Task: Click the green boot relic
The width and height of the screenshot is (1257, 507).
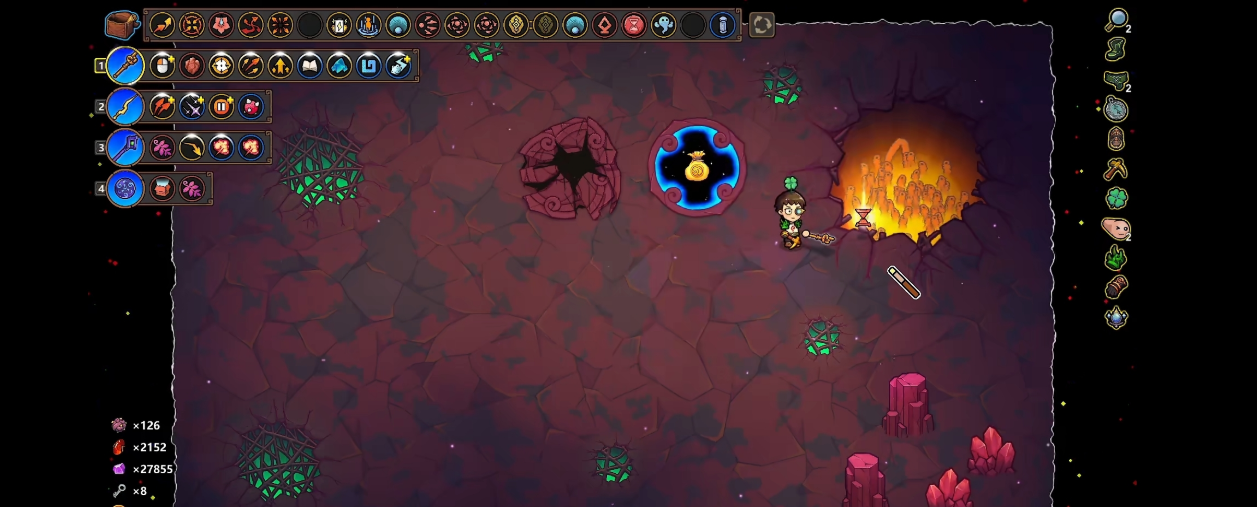Action: (1116, 49)
